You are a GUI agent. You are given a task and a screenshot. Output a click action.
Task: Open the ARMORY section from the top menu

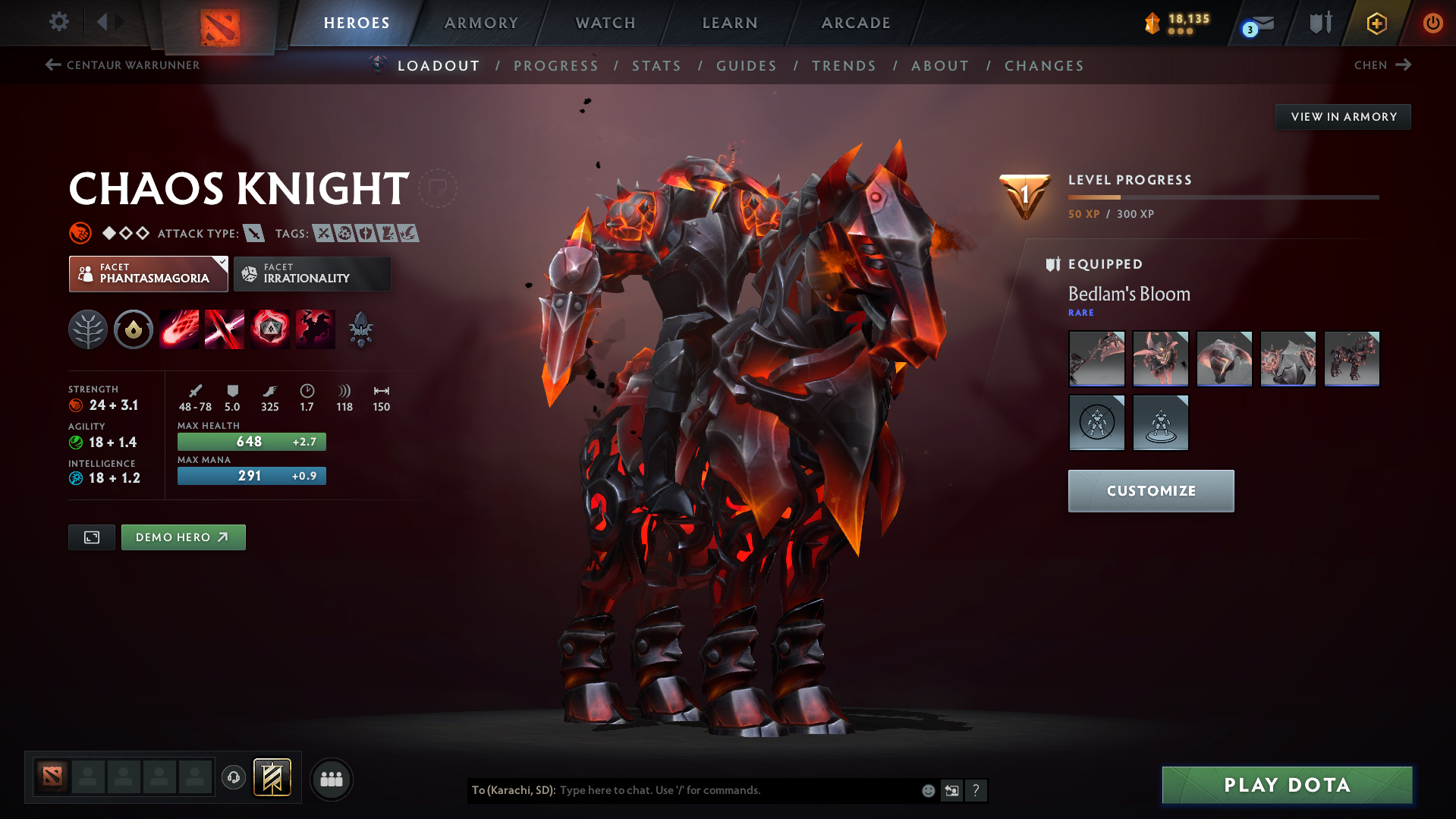click(481, 23)
